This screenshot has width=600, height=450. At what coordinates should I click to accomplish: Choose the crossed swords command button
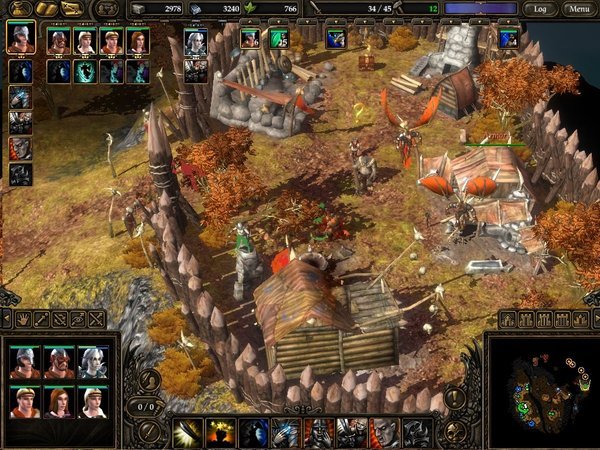point(96,319)
